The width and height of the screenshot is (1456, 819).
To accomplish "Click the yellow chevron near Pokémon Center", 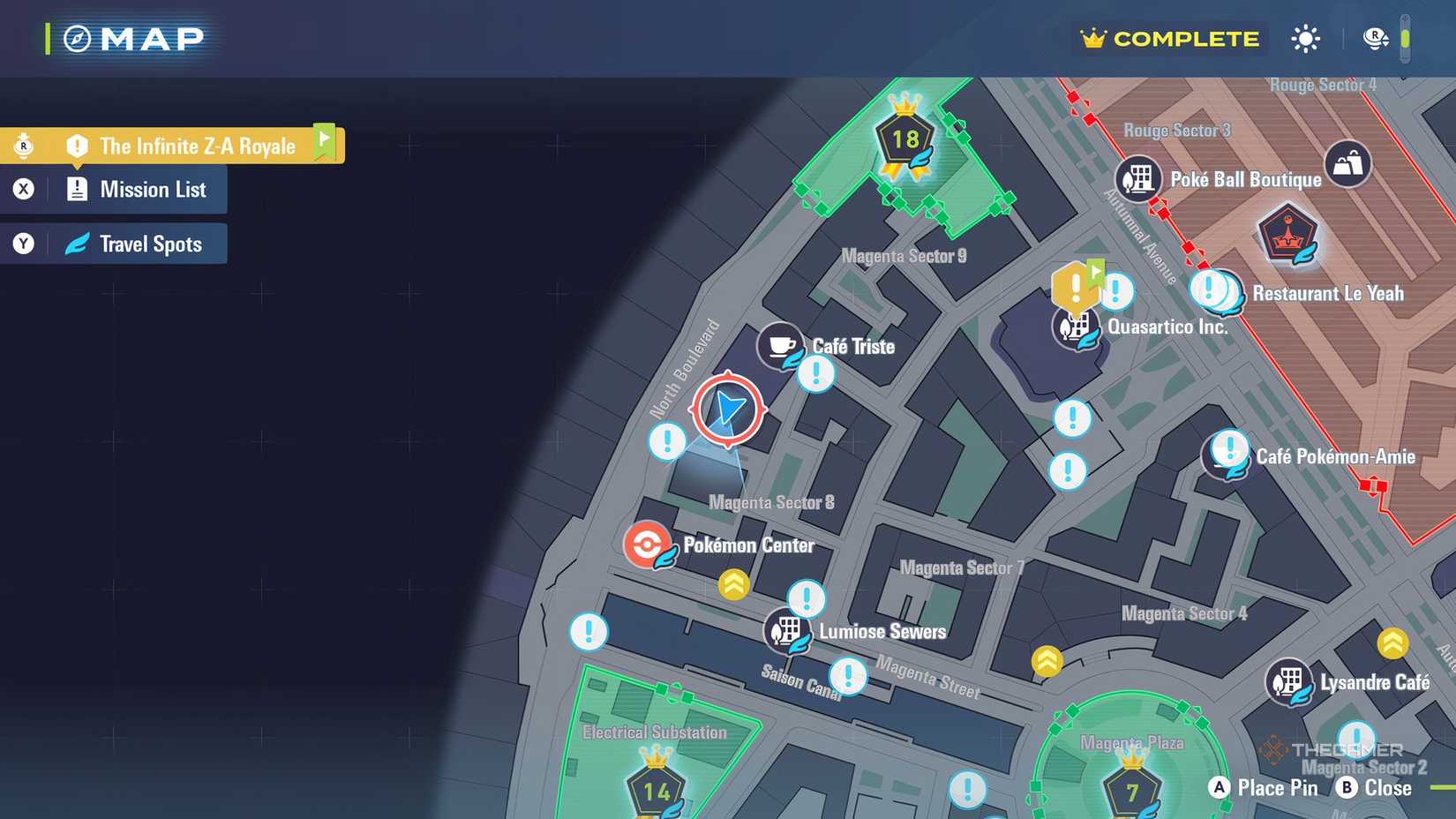I will (732, 582).
